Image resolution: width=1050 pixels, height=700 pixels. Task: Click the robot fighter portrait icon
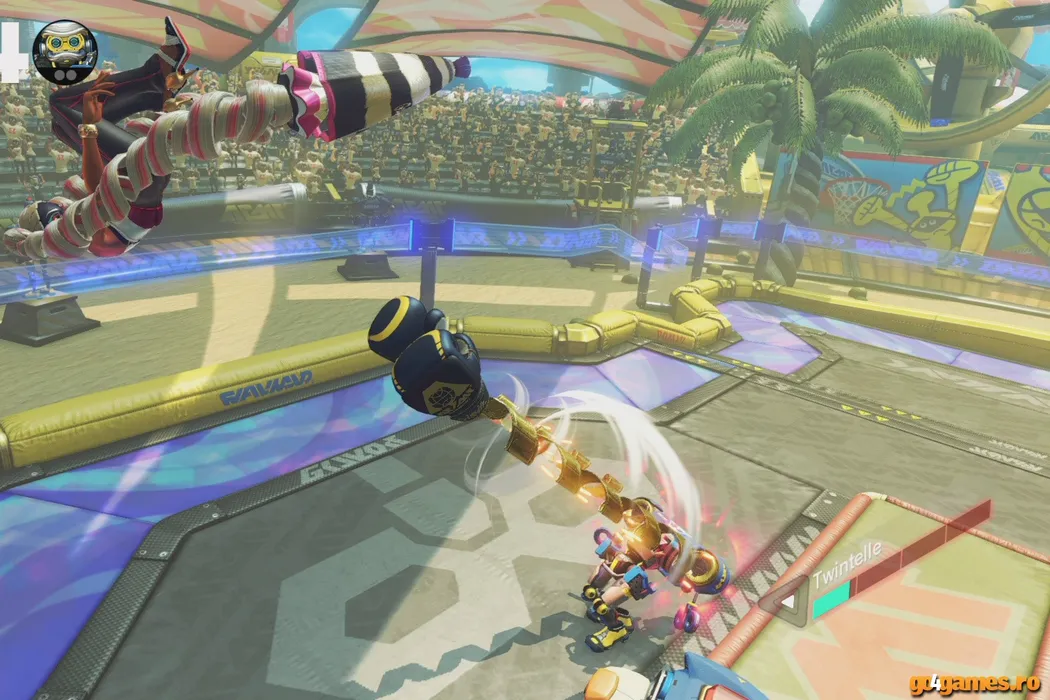(x=65, y=52)
